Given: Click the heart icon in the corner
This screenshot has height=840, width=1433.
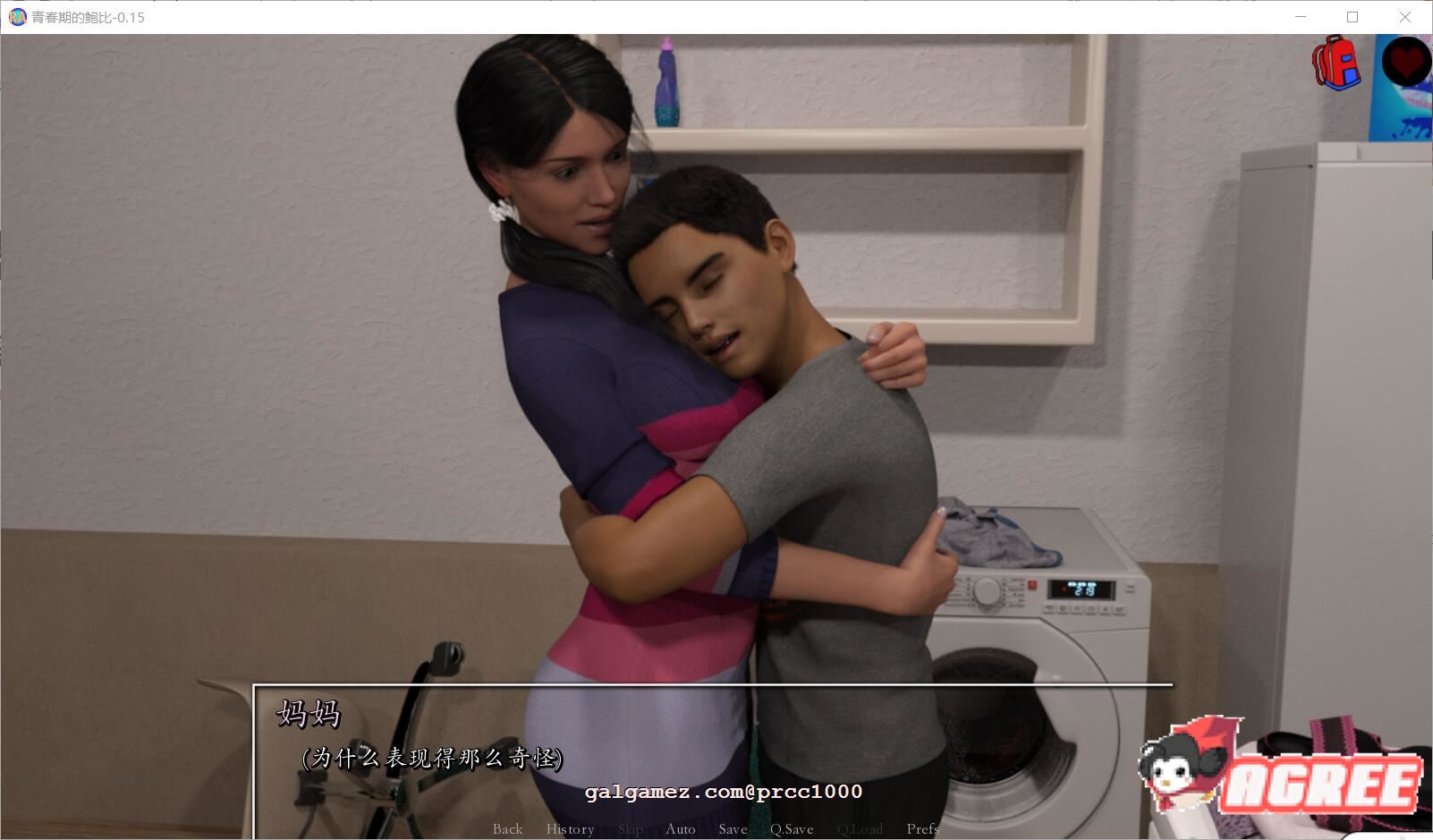Looking at the screenshot, I should coord(1406,61).
